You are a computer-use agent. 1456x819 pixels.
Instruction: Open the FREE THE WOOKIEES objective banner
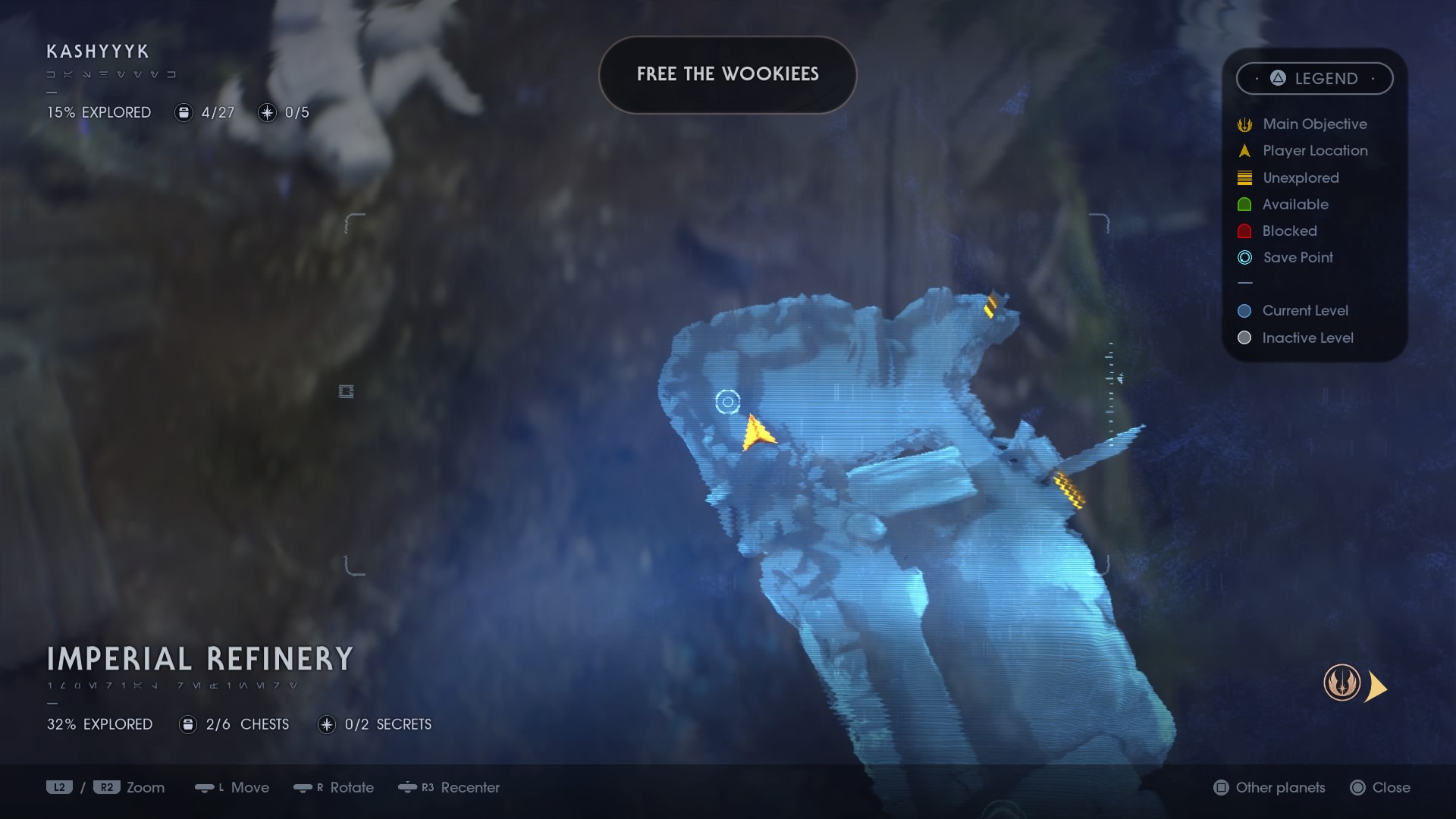tap(727, 74)
